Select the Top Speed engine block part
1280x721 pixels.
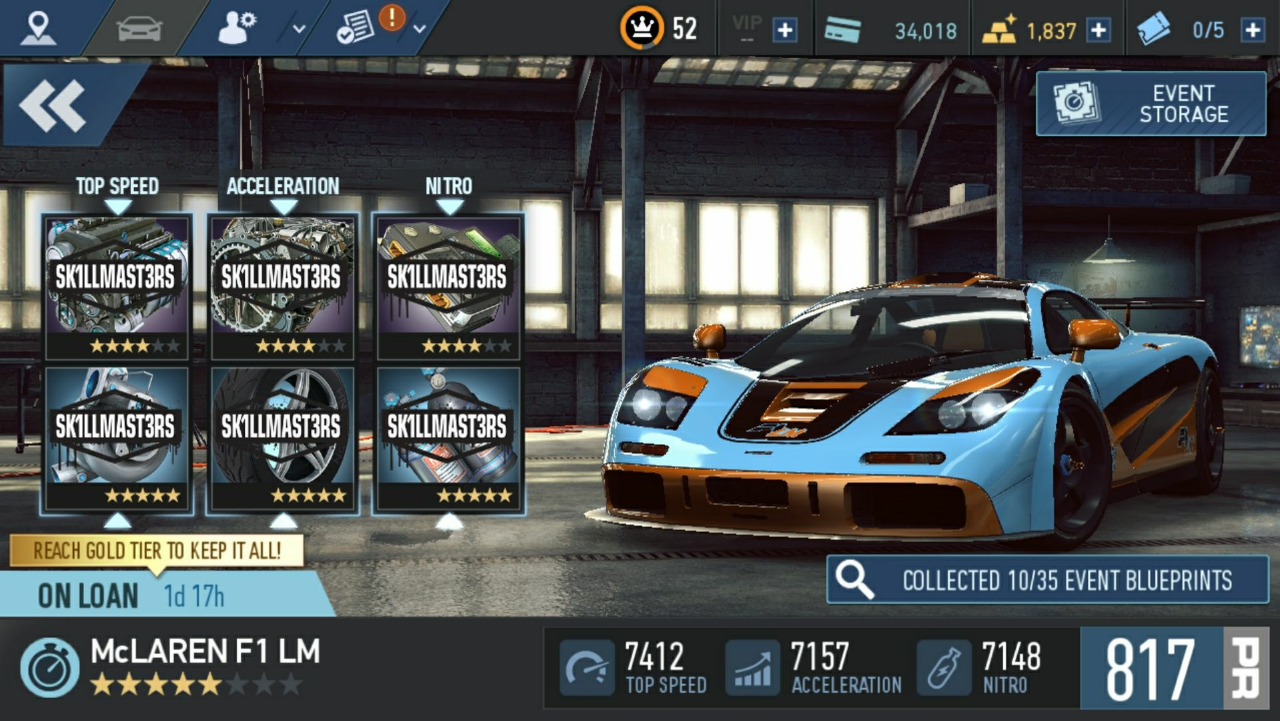(x=118, y=287)
